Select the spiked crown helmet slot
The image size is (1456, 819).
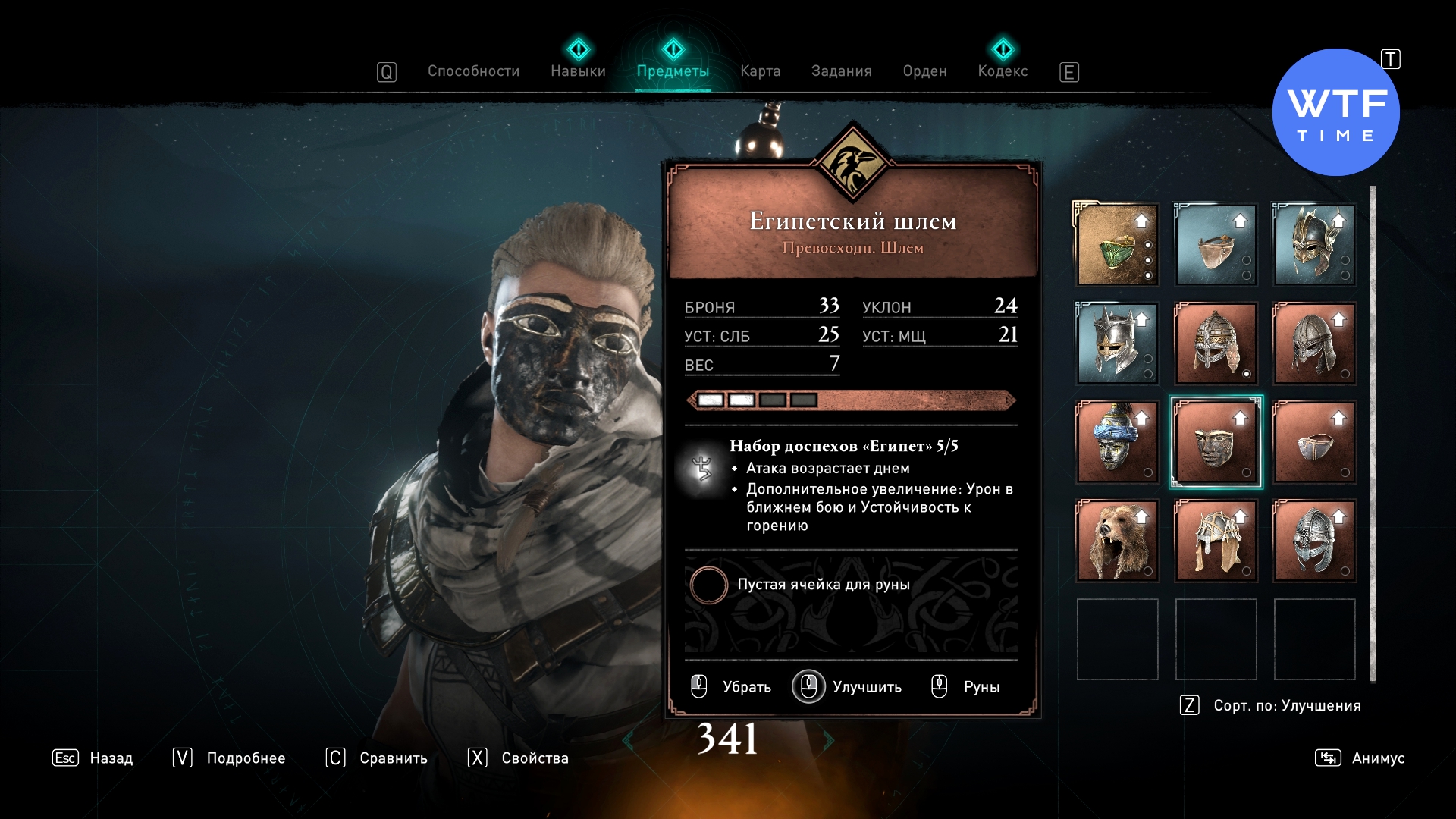coord(1117,344)
